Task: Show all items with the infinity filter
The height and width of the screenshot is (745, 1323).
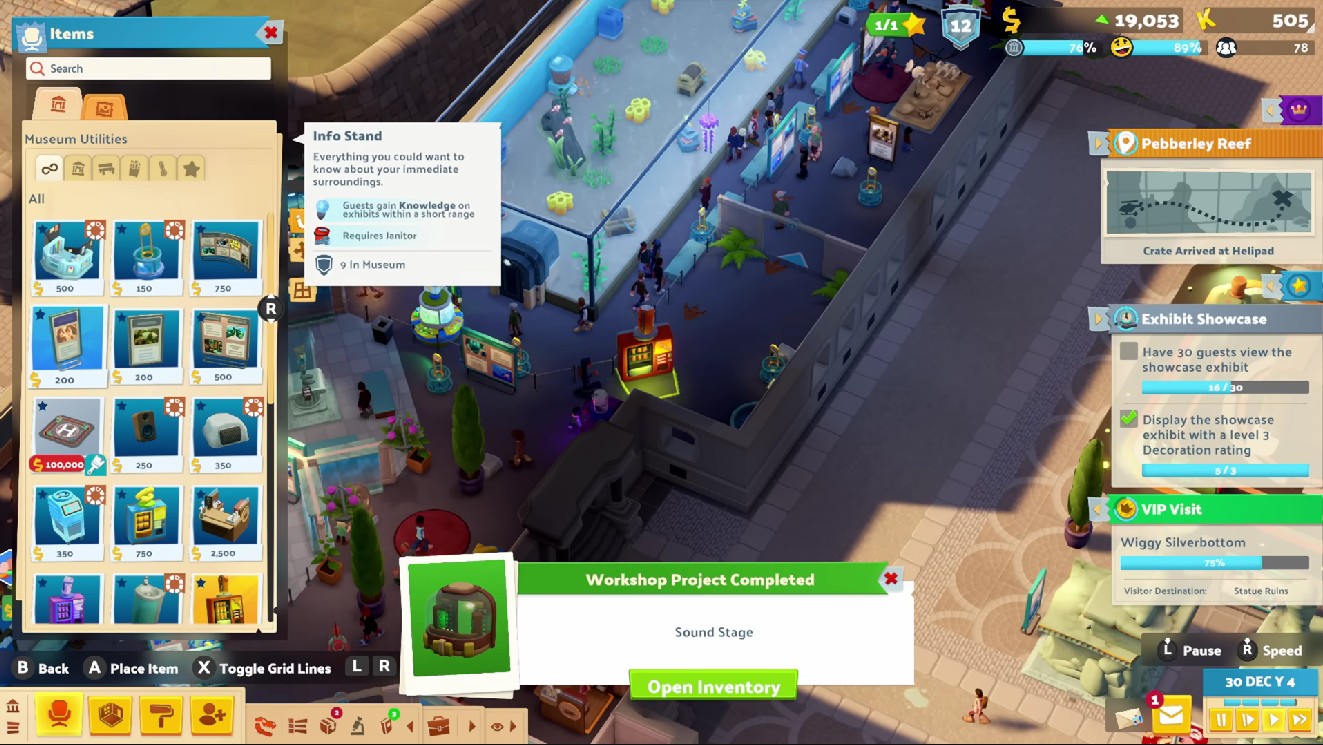Action: tap(49, 169)
